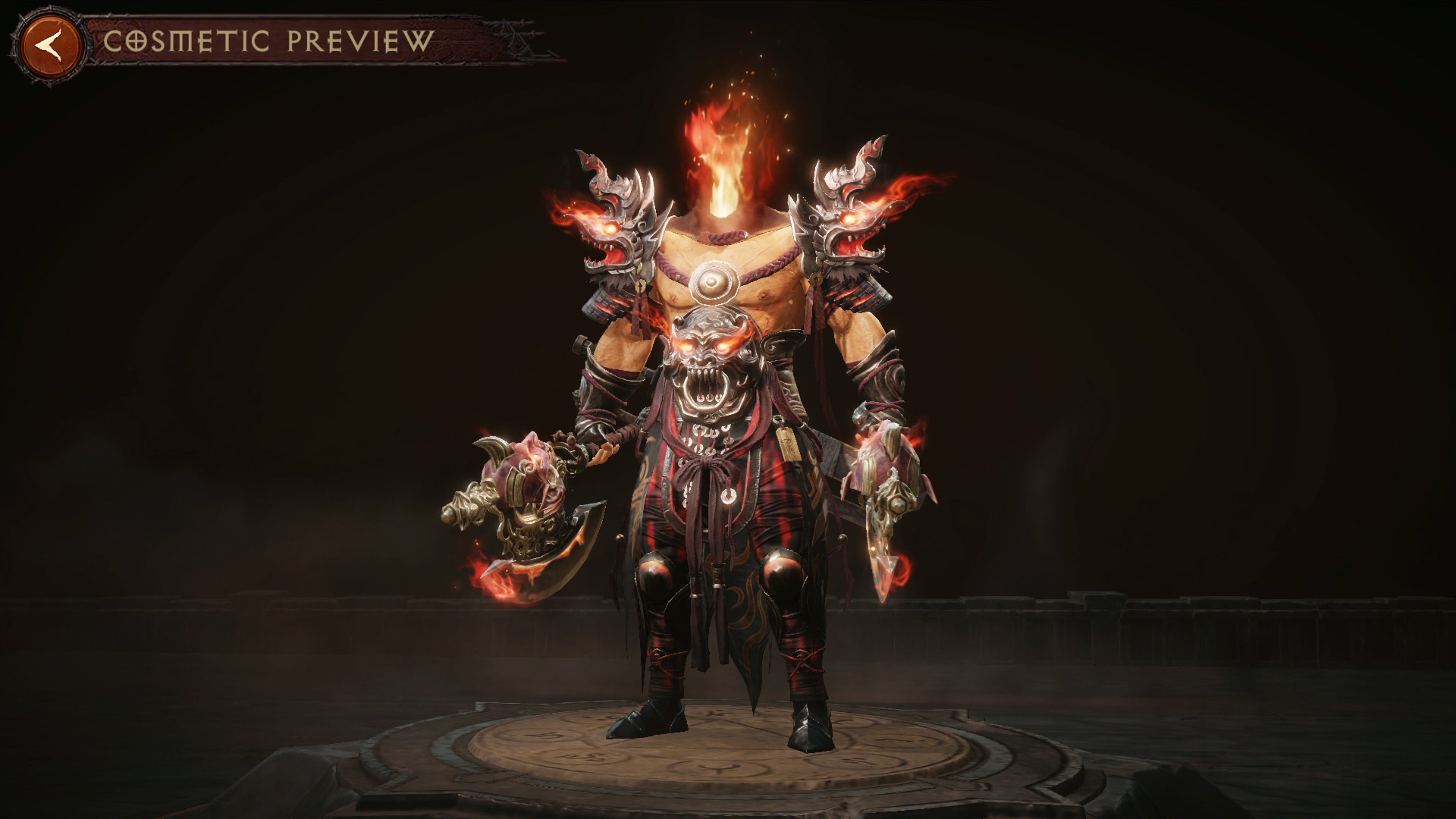Go back from the Cosmetic Preview screen
This screenshot has height=819, width=1456.
click(x=51, y=42)
